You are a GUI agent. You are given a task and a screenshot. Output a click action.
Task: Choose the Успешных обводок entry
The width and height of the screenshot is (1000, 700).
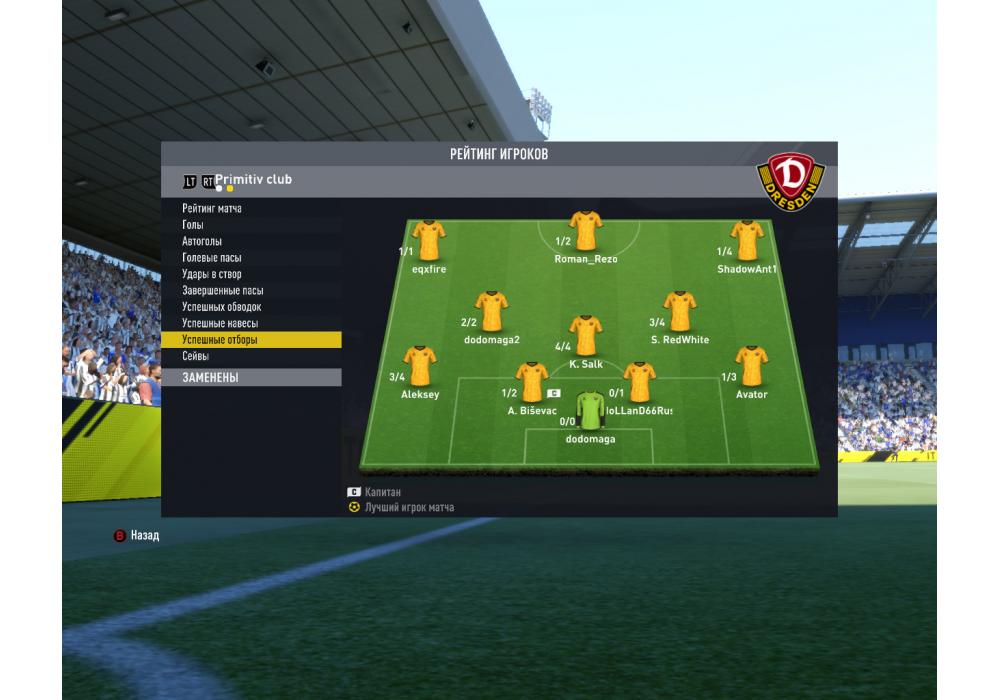click(x=222, y=307)
